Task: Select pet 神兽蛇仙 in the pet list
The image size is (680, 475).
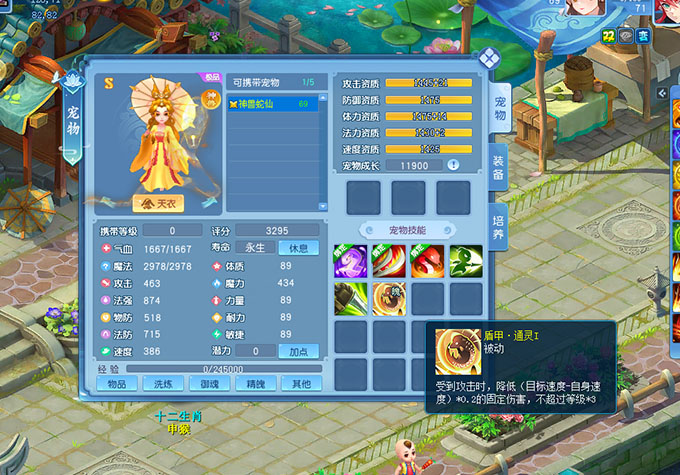Action: (x=273, y=103)
